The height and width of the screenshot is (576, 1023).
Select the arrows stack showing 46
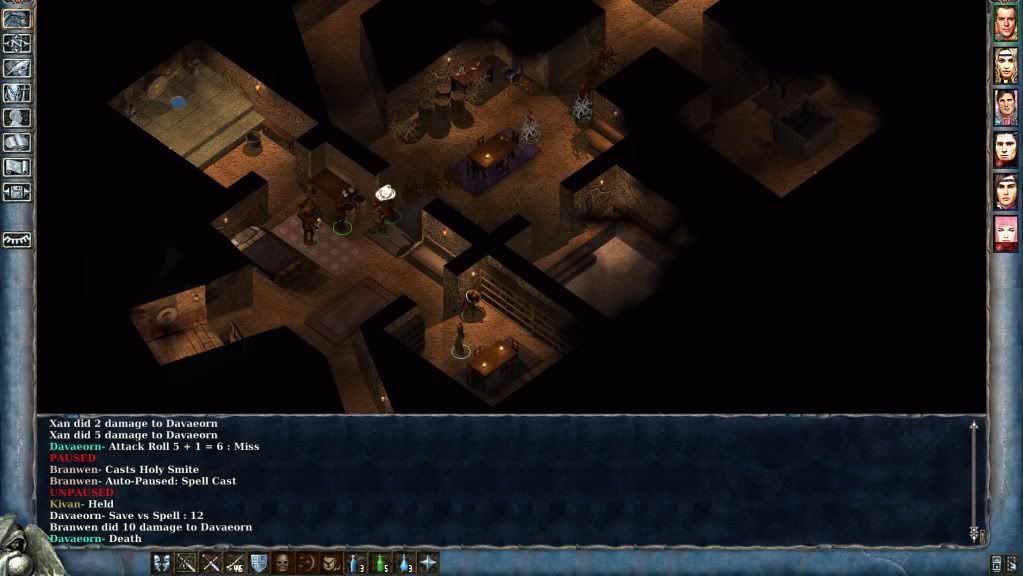pyautogui.click(x=236, y=563)
